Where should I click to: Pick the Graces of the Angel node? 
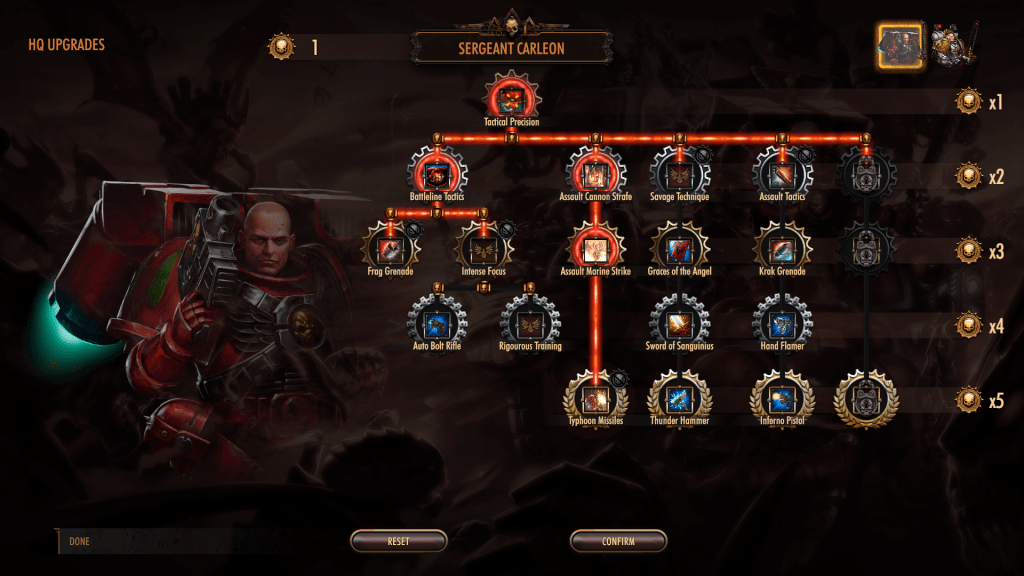click(x=679, y=247)
